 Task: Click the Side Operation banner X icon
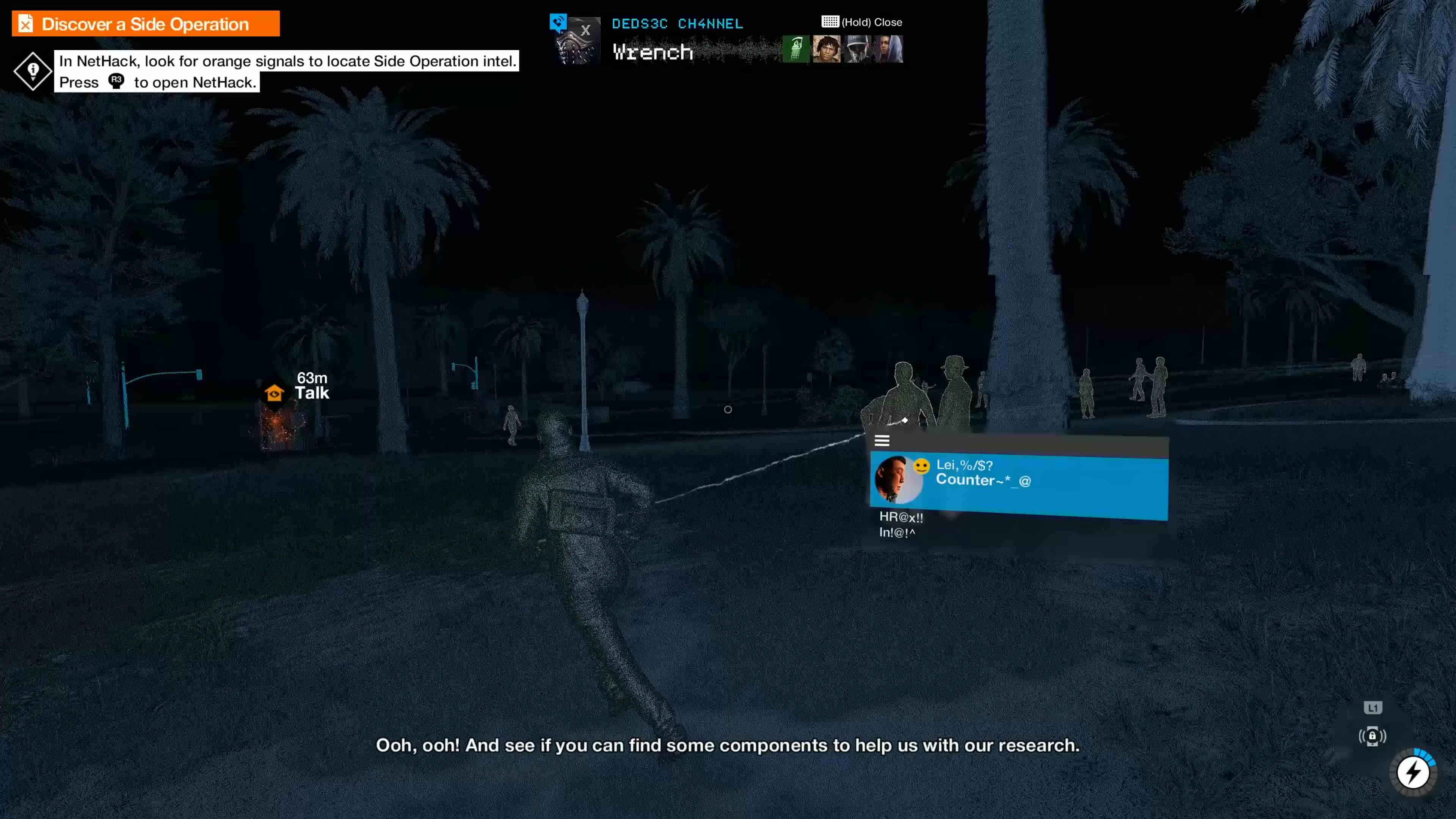click(25, 23)
